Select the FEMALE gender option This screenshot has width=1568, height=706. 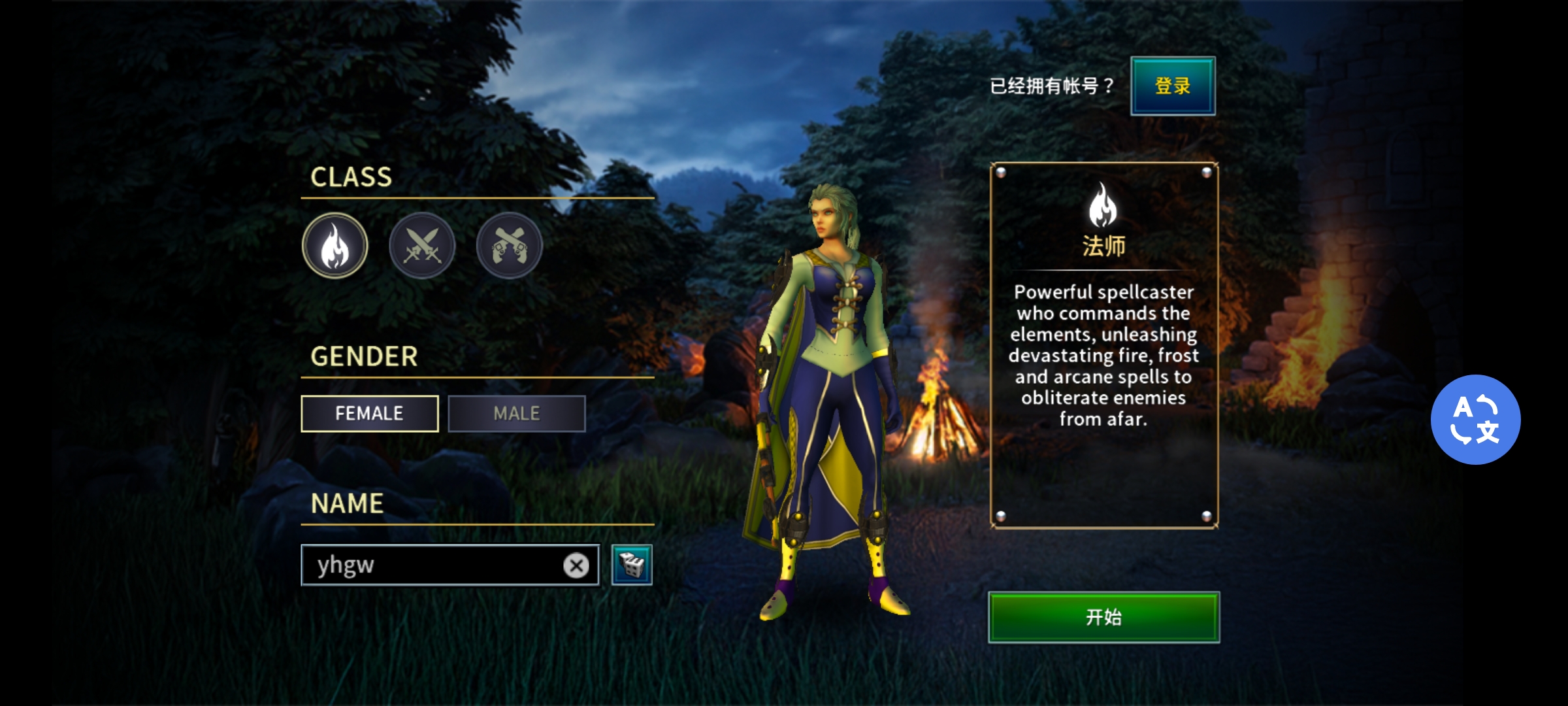[369, 413]
